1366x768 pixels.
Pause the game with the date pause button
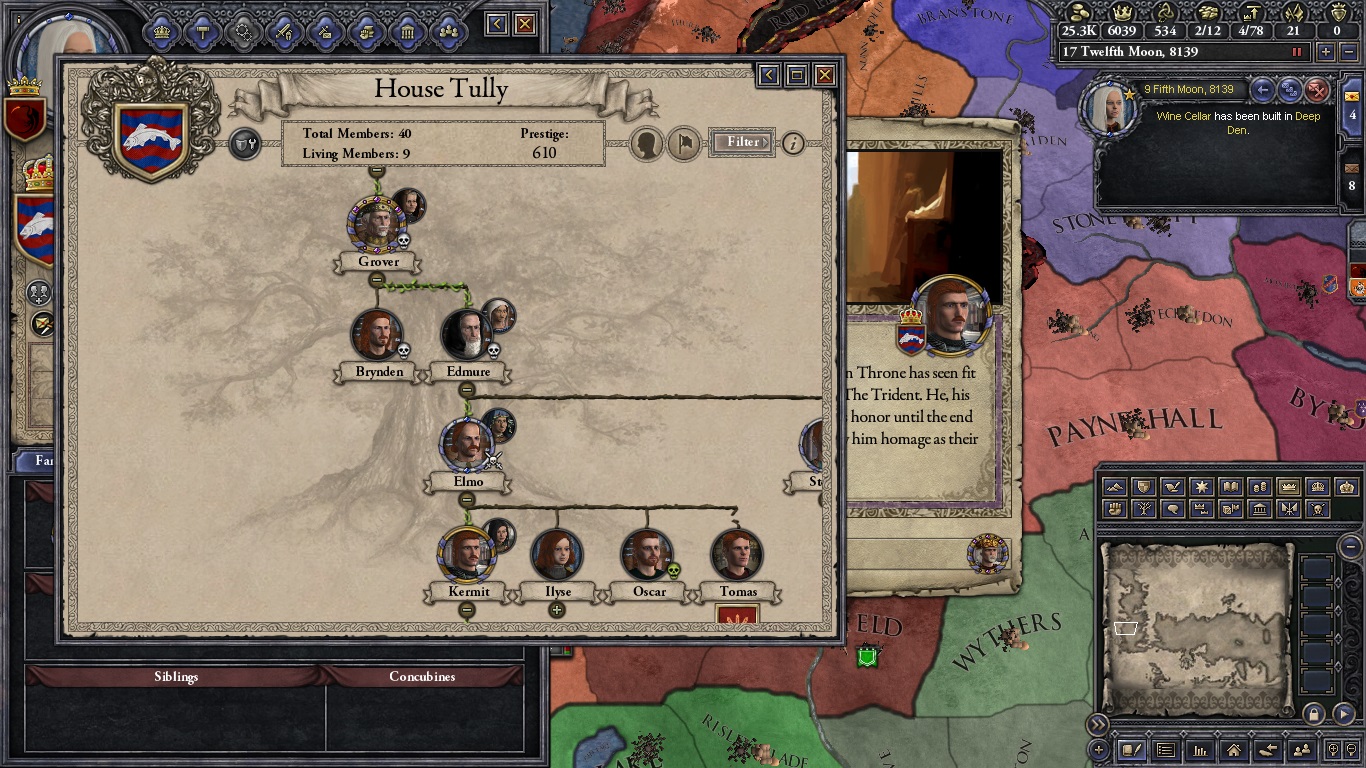pyautogui.click(x=1298, y=52)
